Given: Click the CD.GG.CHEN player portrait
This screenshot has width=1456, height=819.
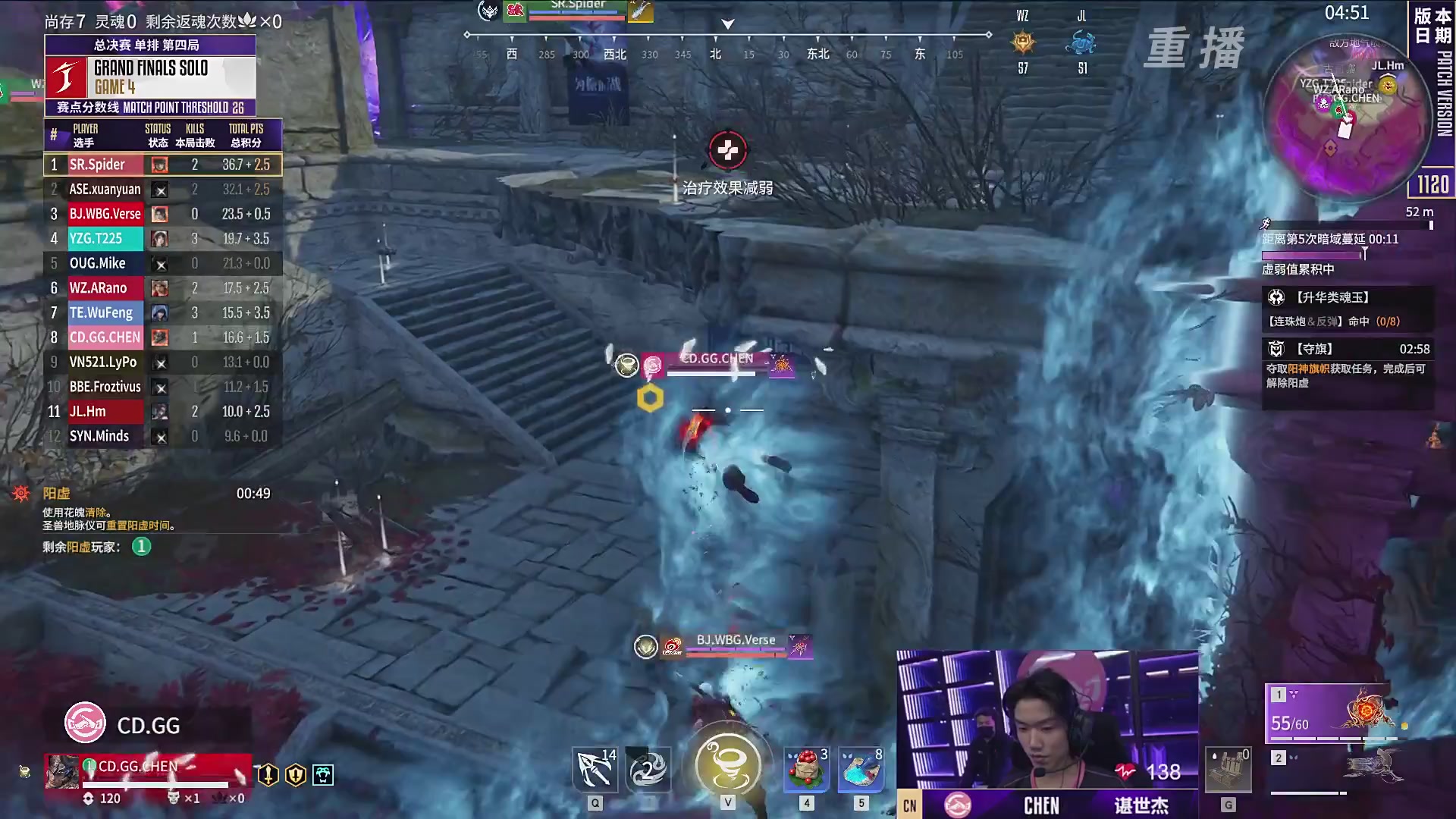Looking at the screenshot, I should pos(62,773).
